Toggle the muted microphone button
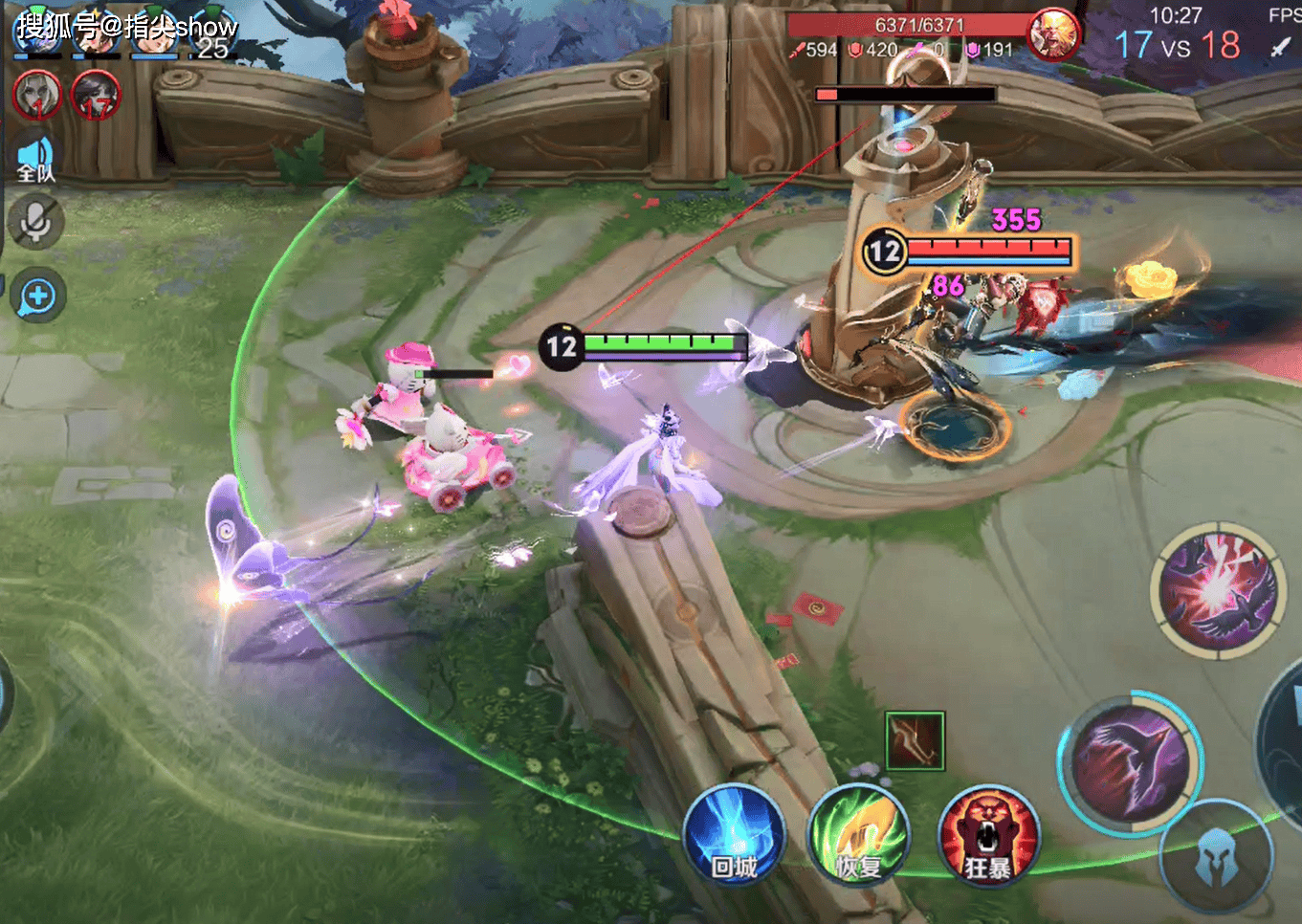1302x924 pixels. [36, 222]
